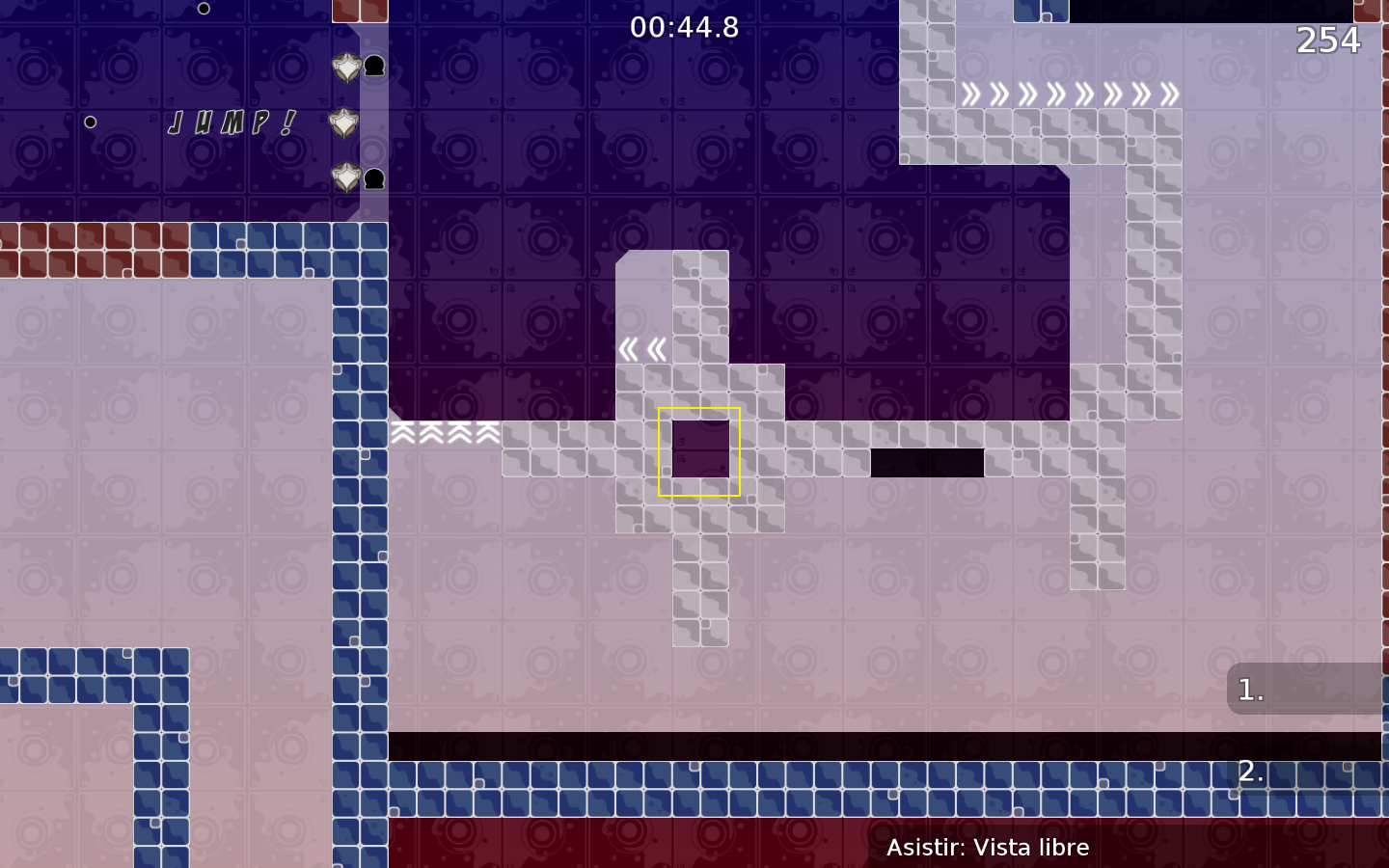Screen dimensions: 1389x868
Task: Click the JUMP! sign
Action: point(230,122)
